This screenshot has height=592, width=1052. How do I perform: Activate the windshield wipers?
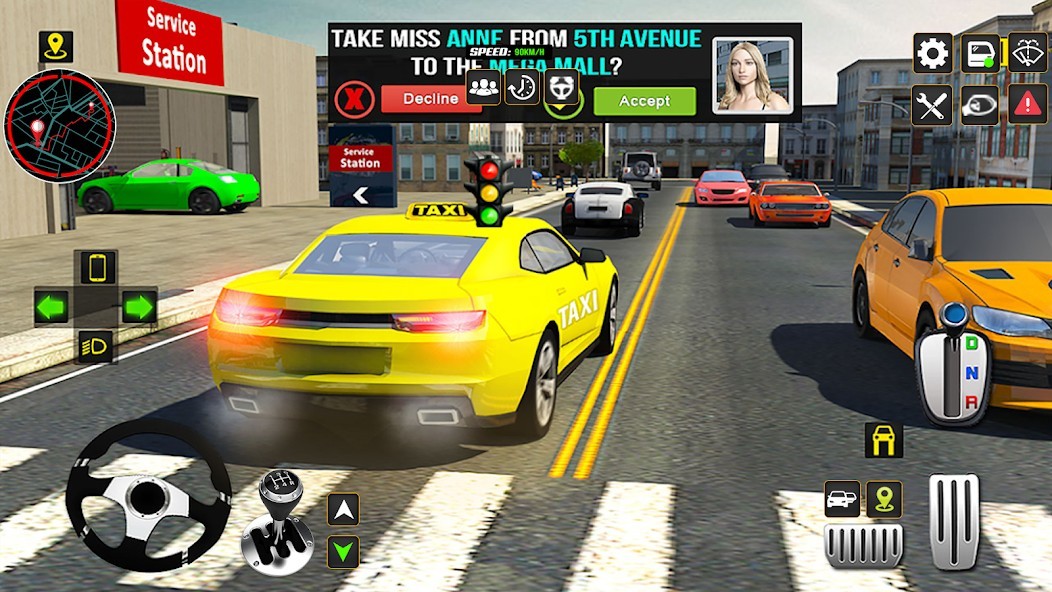click(x=1027, y=53)
